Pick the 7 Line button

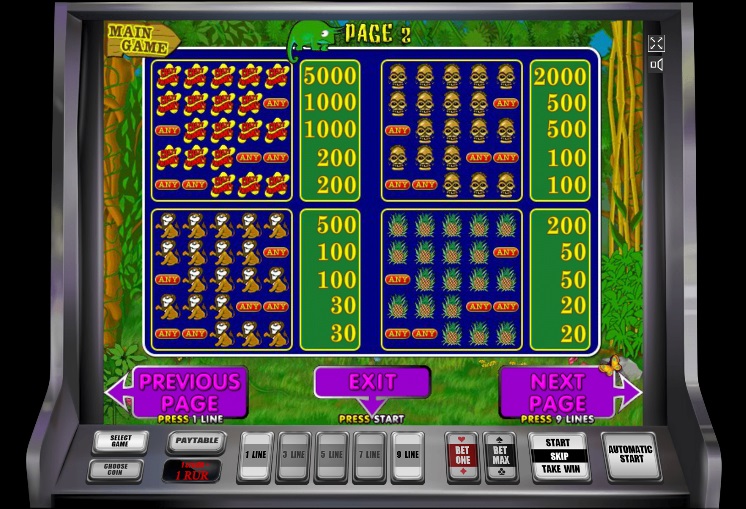click(370, 457)
